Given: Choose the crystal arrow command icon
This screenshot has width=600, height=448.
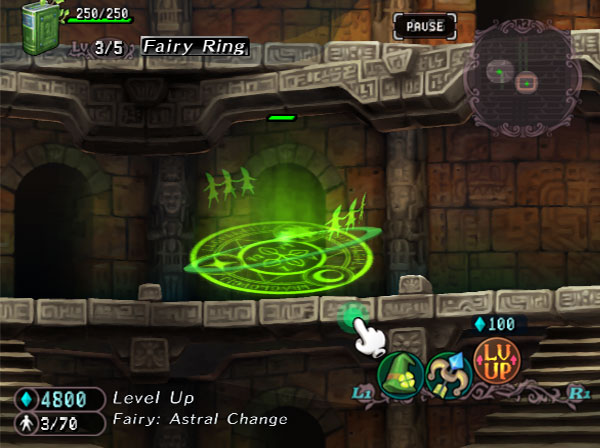Looking at the screenshot, I should coord(446,373).
